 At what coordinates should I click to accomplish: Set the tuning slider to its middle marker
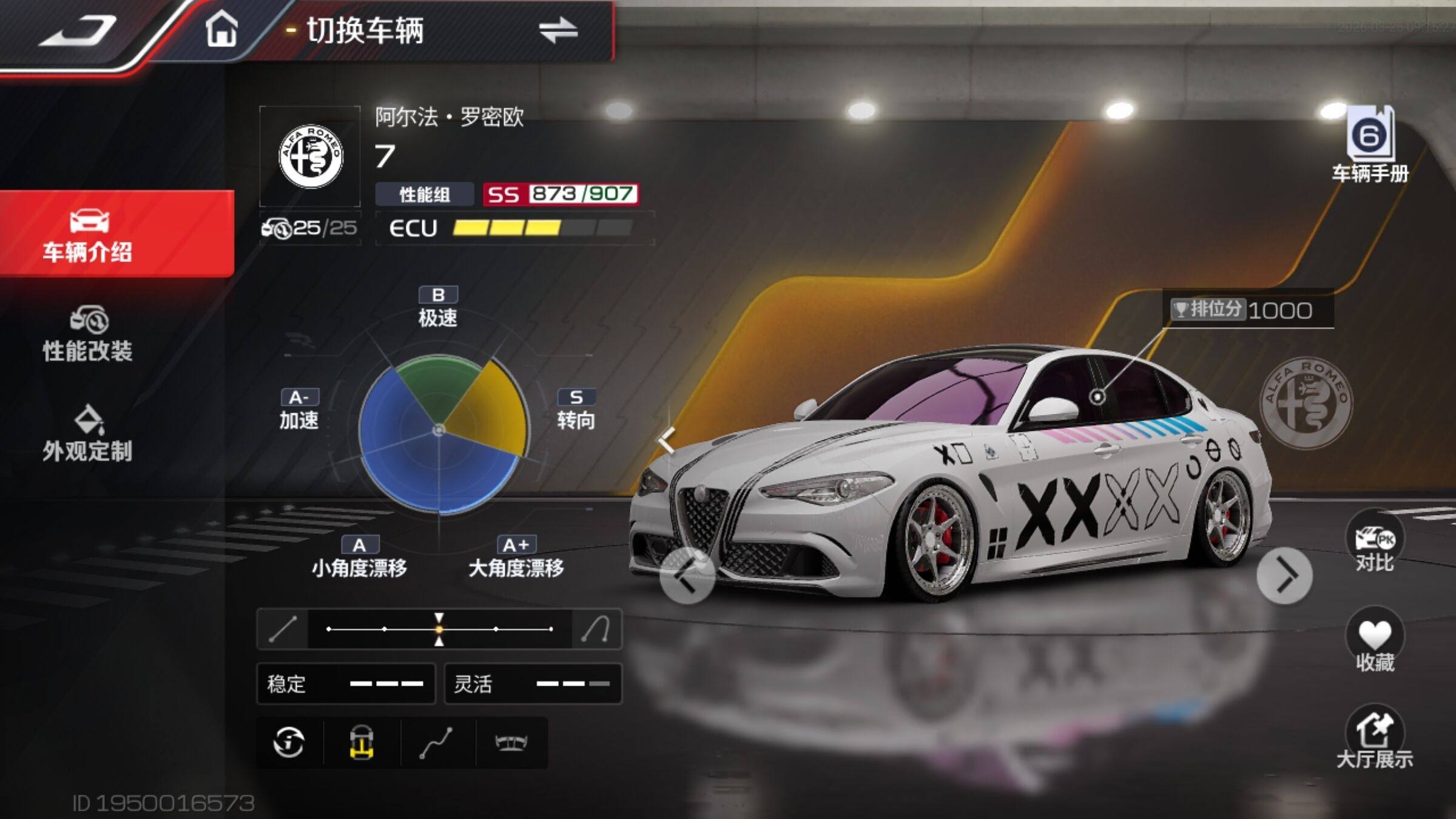click(x=439, y=629)
